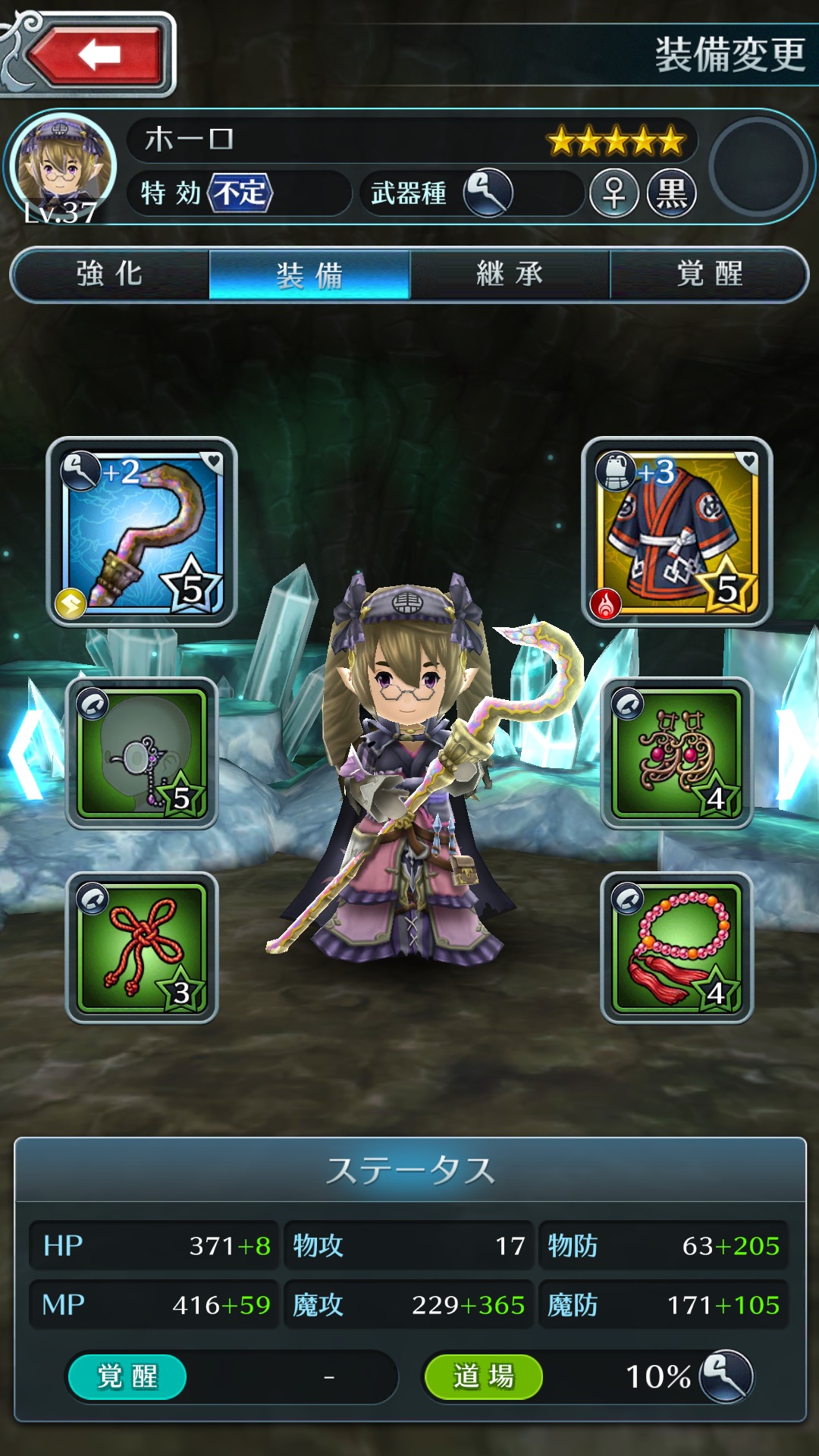
Task: Tap the teal 覚醒 button in status panel
Action: coord(127,1376)
